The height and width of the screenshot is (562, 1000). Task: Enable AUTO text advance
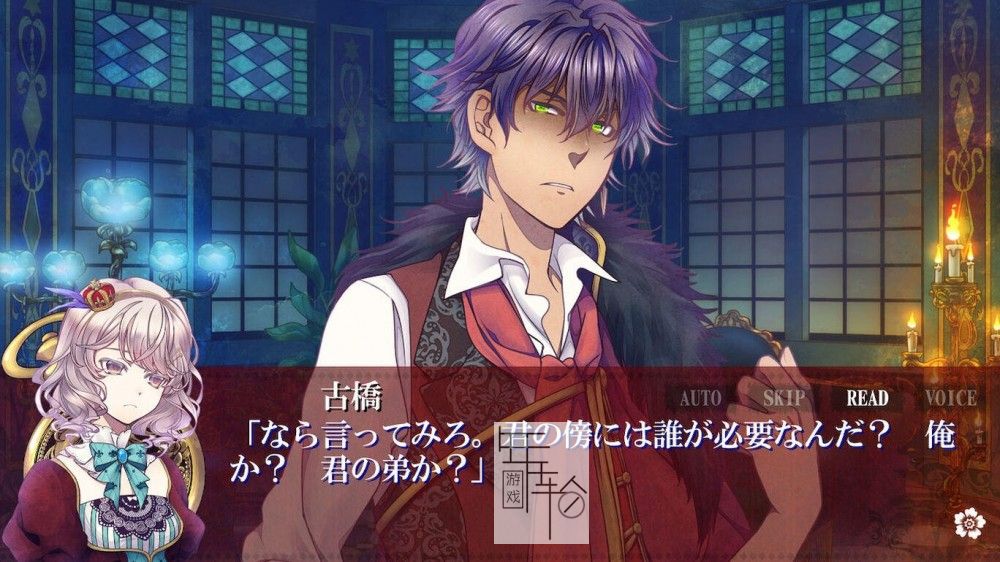point(700,397)
